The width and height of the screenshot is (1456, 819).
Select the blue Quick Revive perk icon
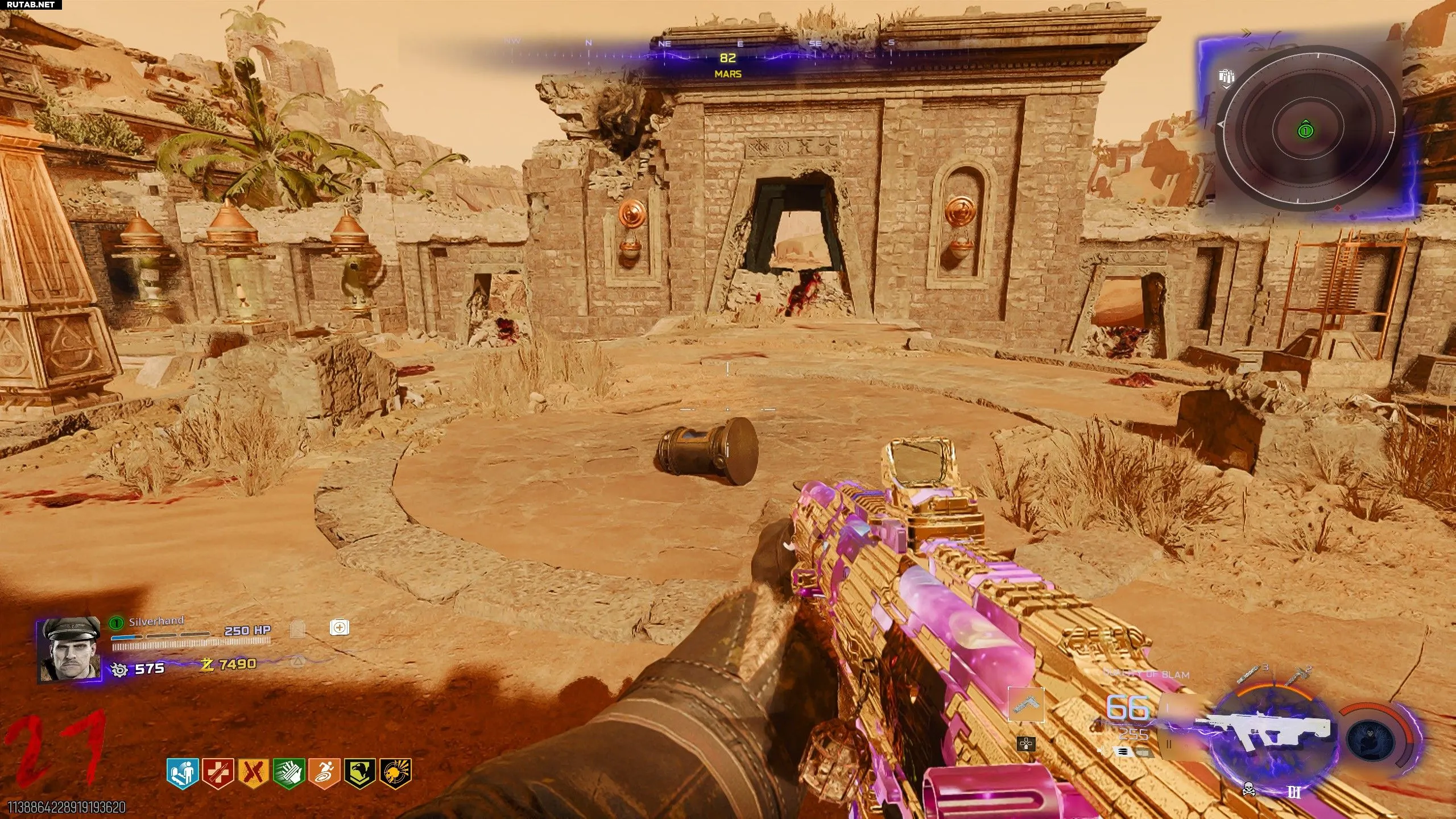[x=183, y=772]
